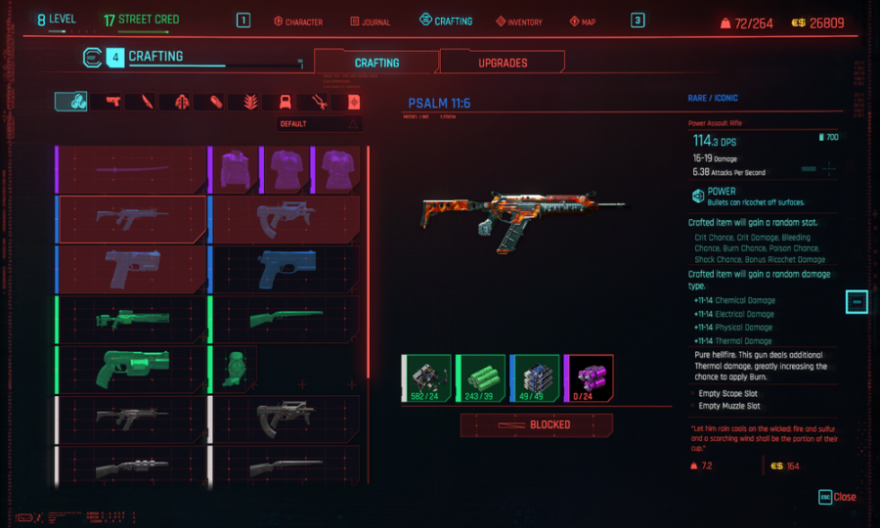Select the green sniper rifle recipe

[x=132, y=319]
